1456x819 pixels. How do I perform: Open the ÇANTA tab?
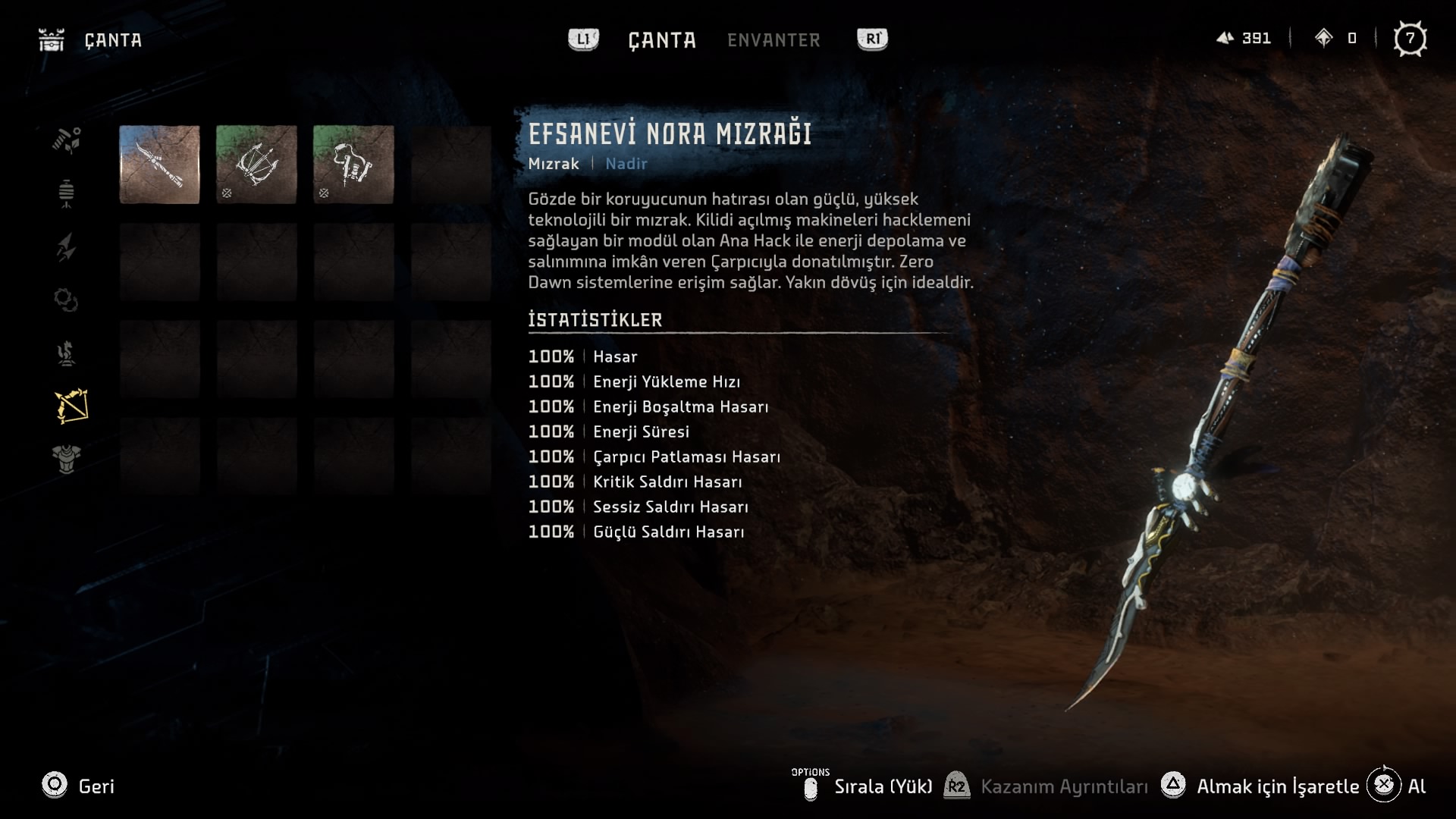click(x=662, y=40)
